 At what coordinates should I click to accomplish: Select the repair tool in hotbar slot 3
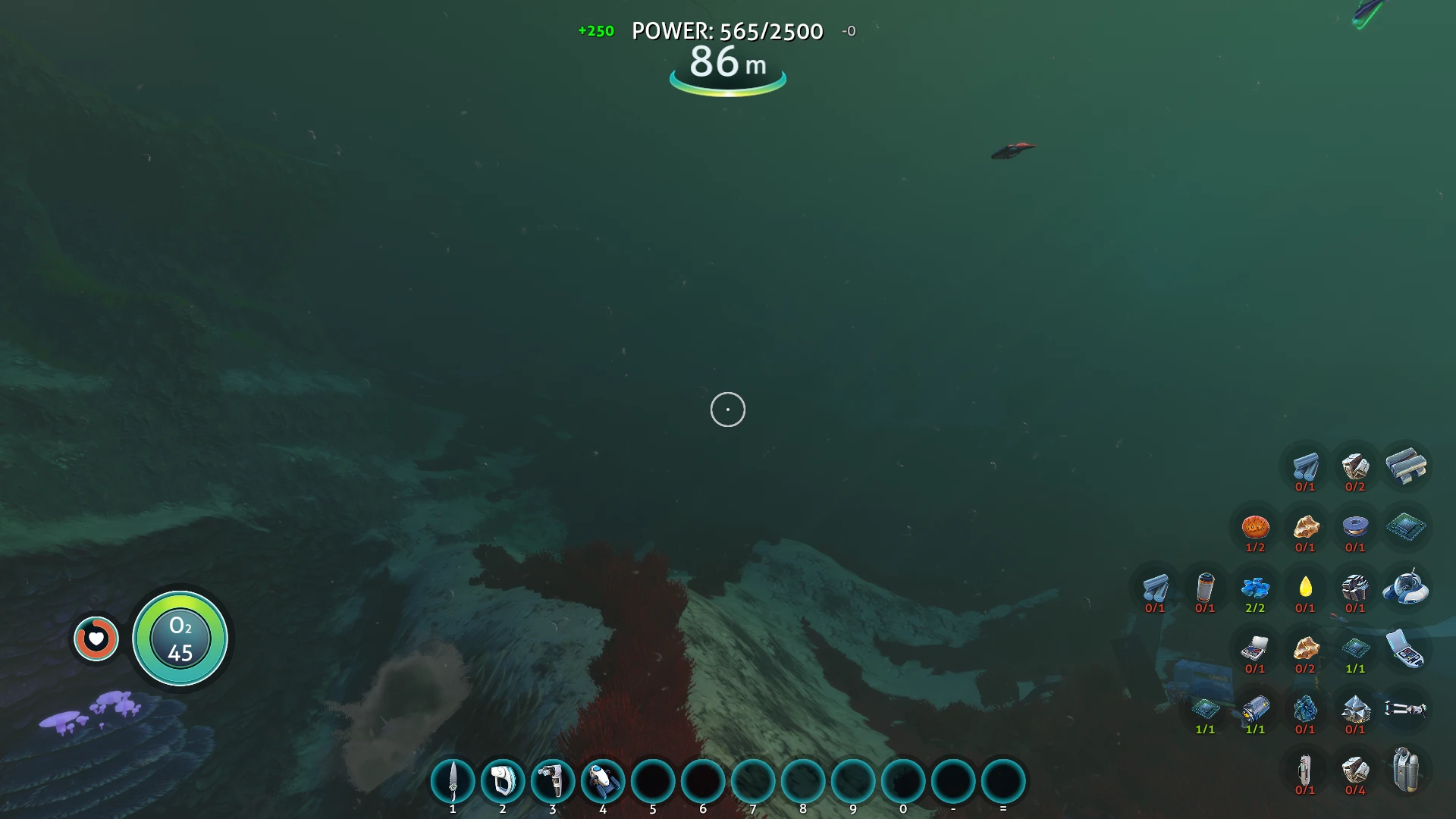pos(552,782)
